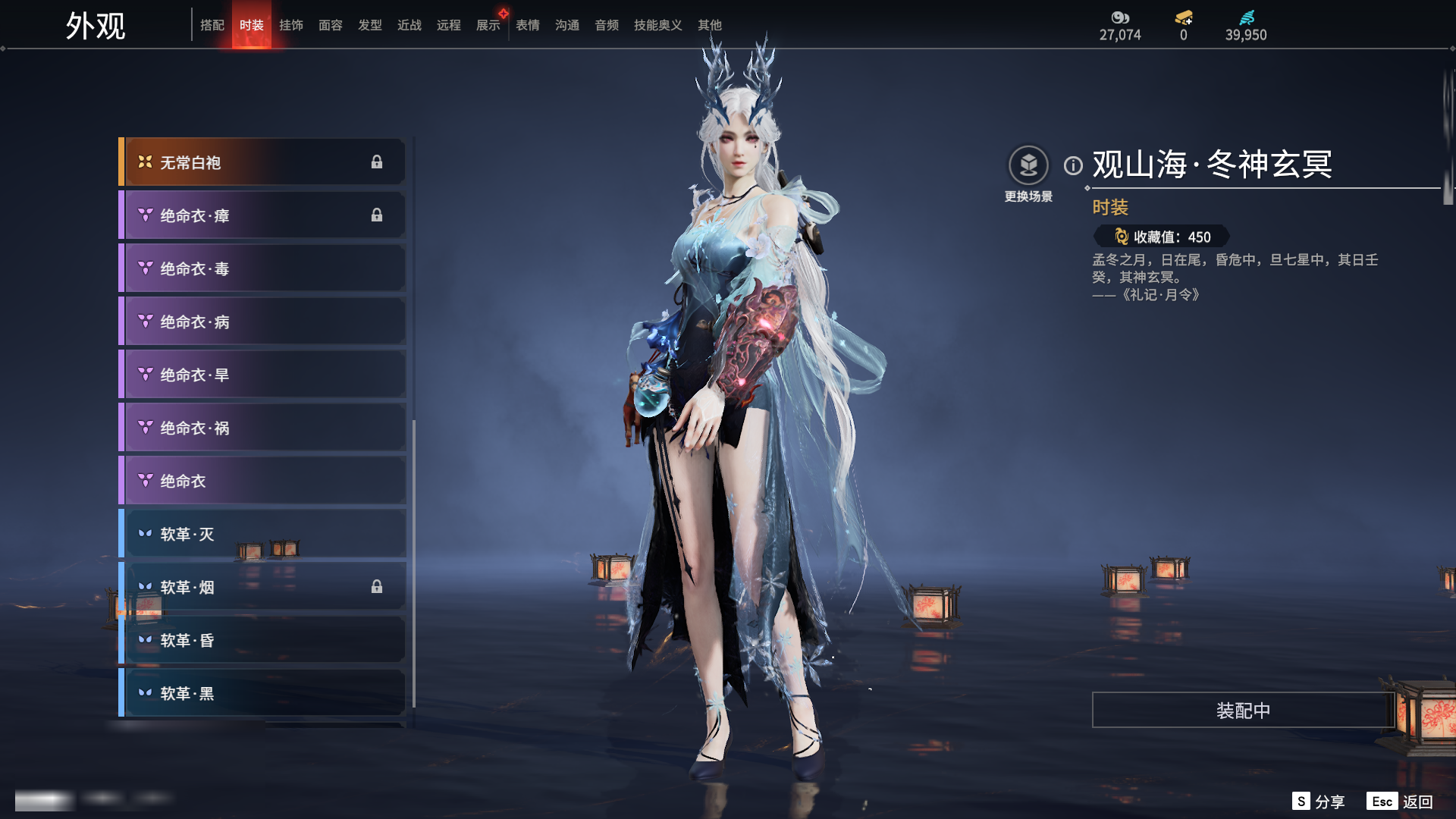The height and width of the screenshot is (819, 1456).
Task: Choose the 软革·灭 outfit
Action: 262,534
